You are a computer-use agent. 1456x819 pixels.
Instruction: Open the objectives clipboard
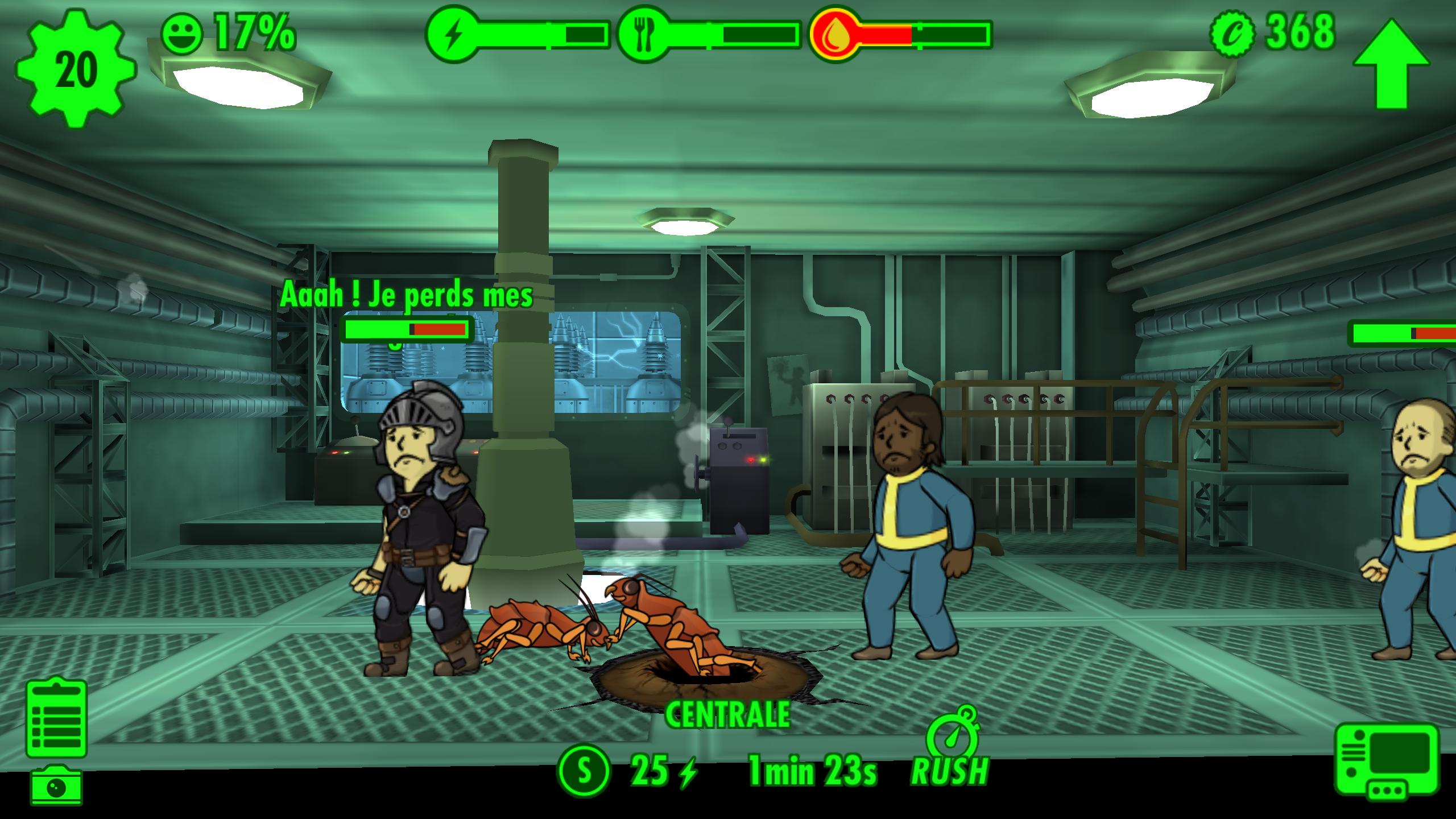pos(56,718)
